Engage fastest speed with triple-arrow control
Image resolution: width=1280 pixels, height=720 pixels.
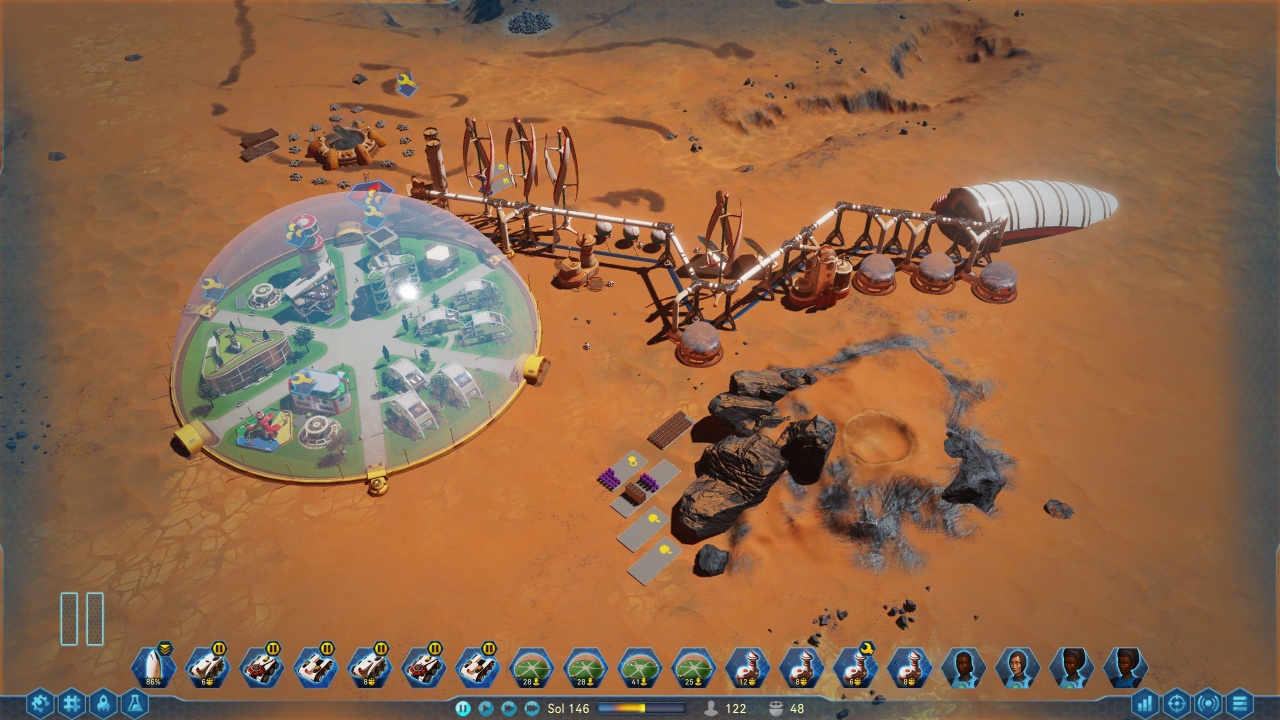pyautogui.click(x=531, y=706)
